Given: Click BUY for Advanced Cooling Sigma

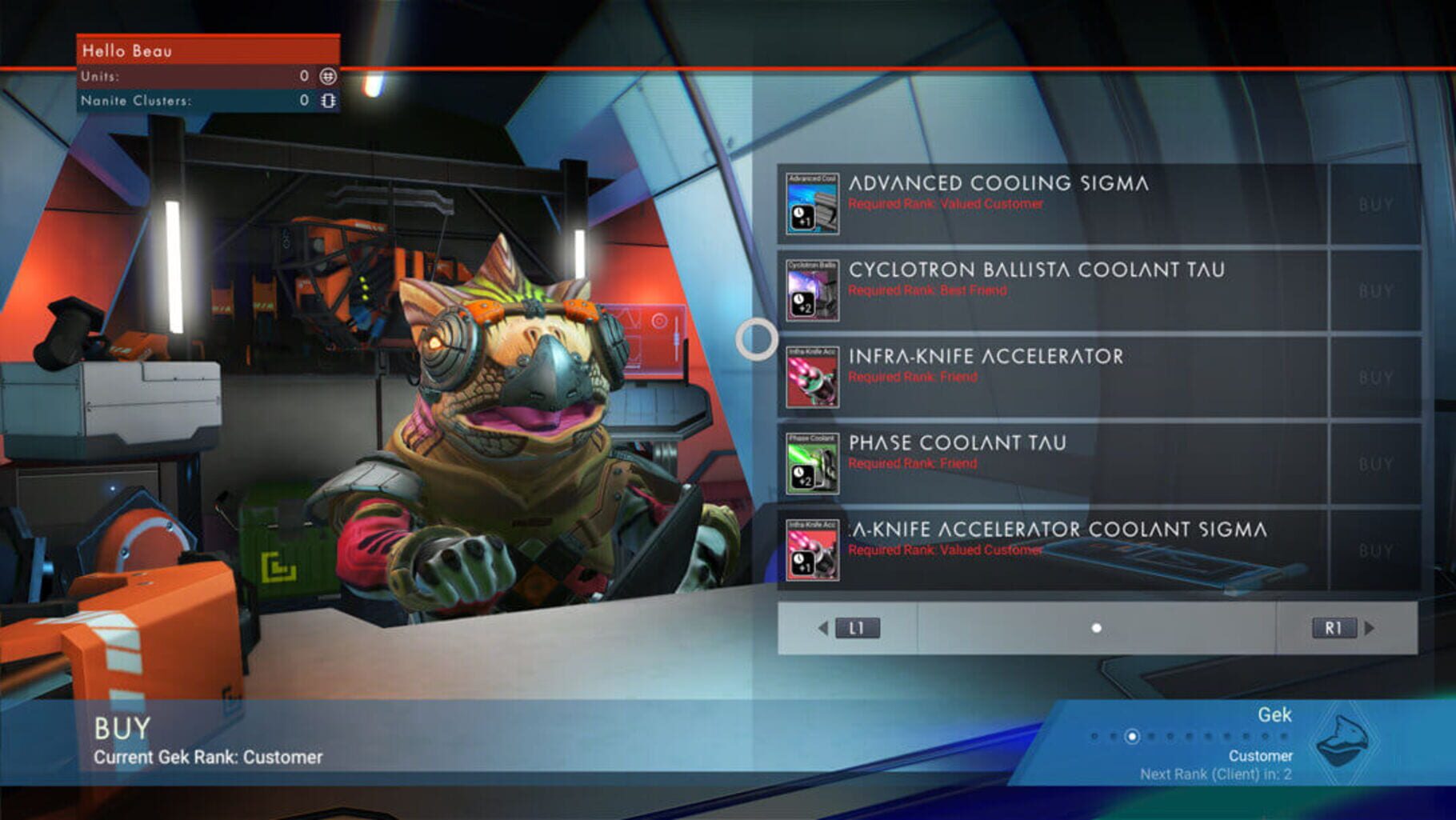Looking at the screenshot, I should [x=1374, y=202].
